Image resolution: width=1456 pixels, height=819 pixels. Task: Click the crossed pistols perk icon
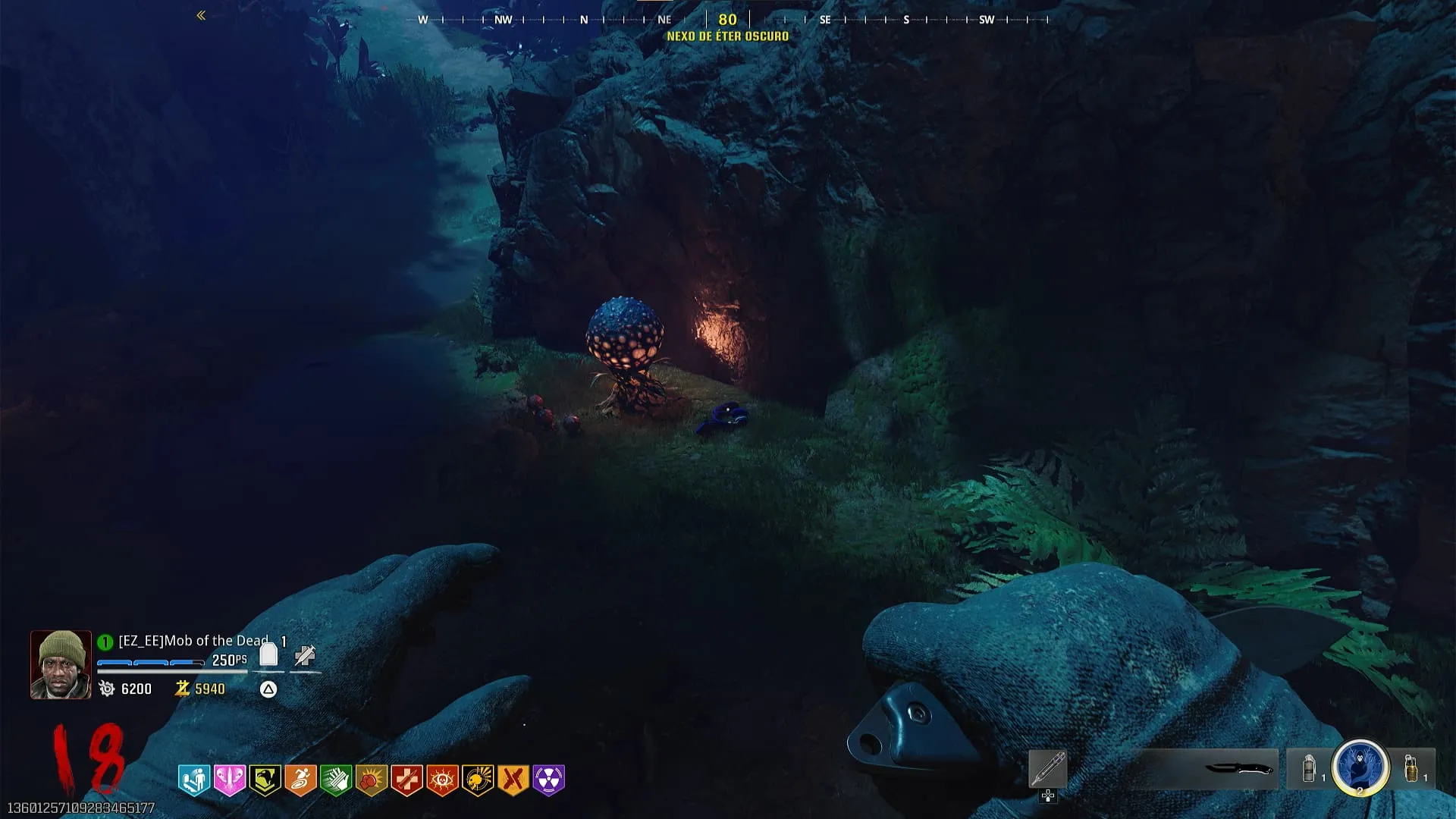click(x=513, y=780)
